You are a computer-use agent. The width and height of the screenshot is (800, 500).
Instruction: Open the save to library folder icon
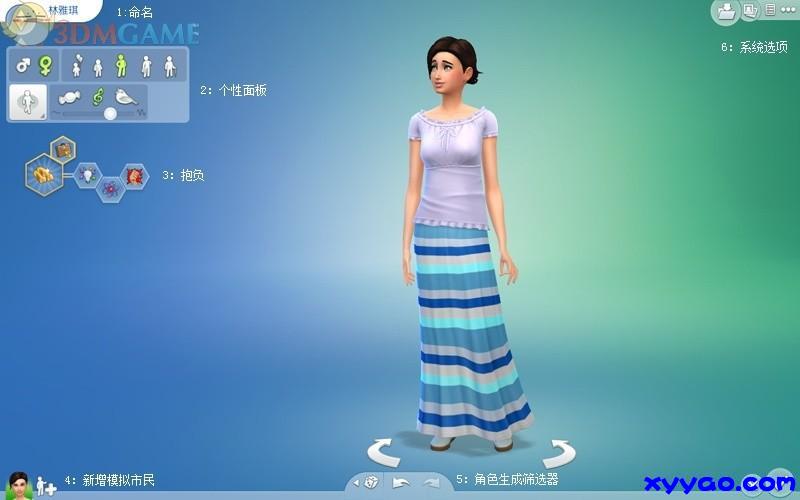(x=725, y=11)
